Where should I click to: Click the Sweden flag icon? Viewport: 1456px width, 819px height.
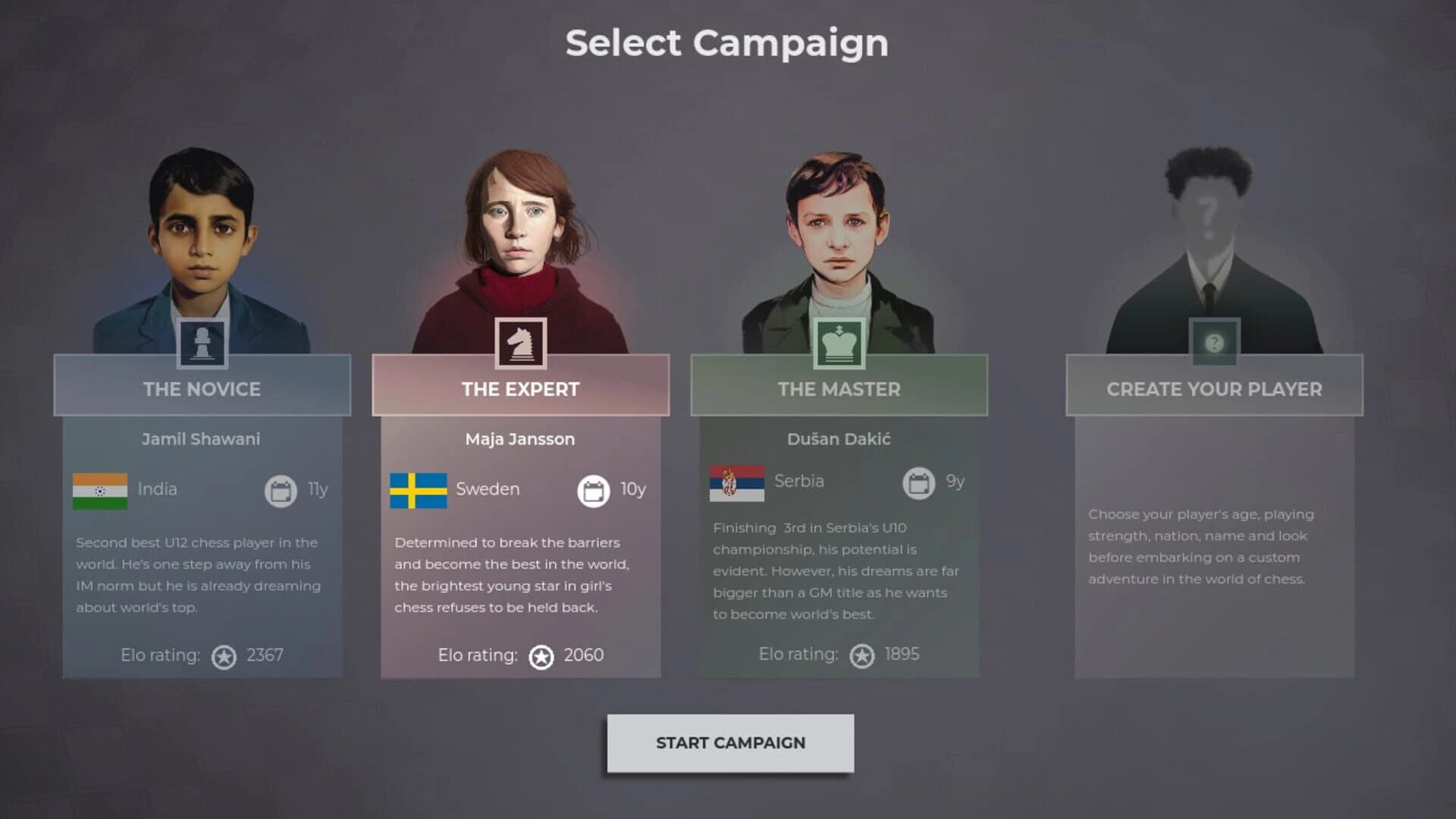[x=418, y=489]
